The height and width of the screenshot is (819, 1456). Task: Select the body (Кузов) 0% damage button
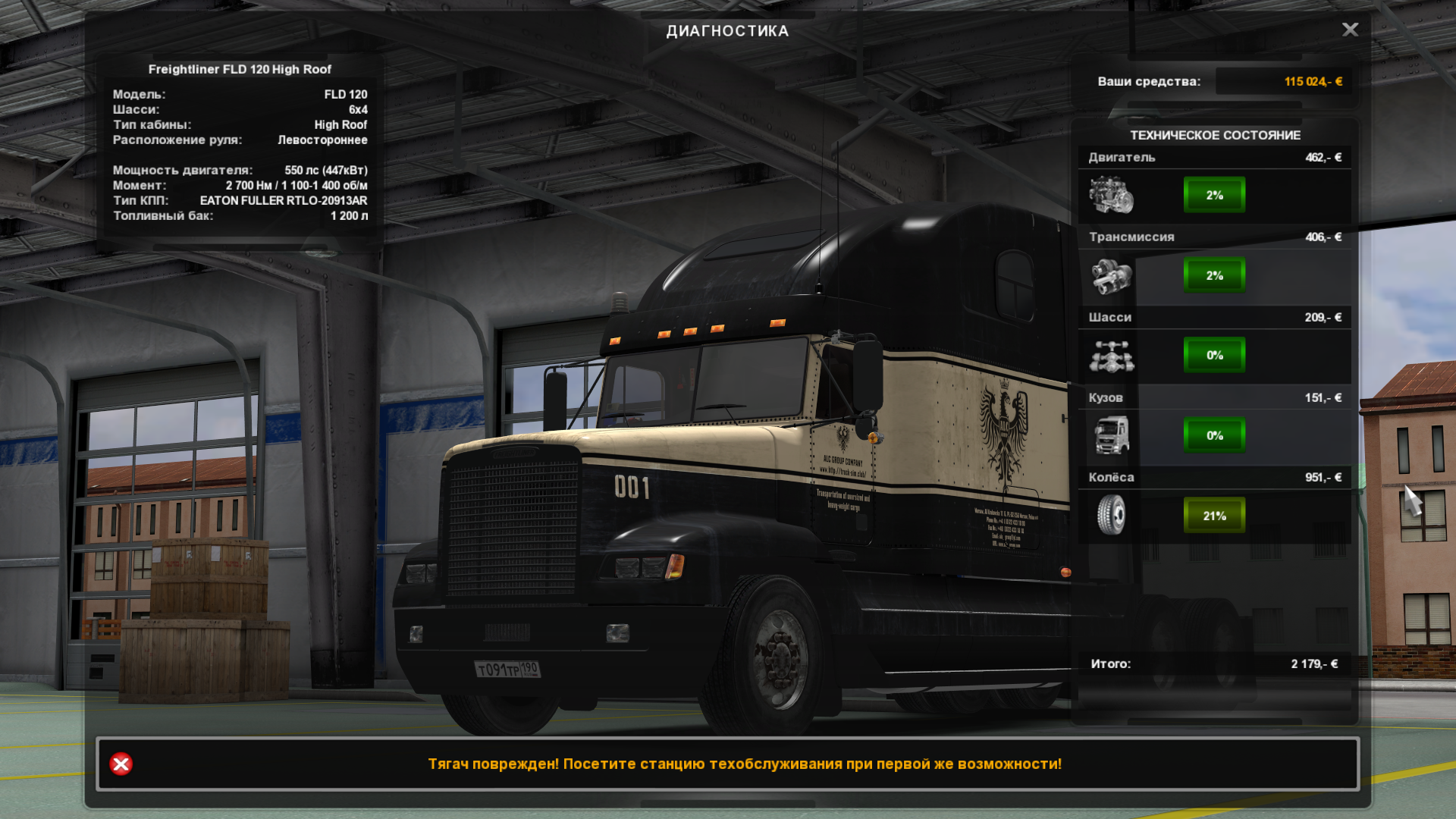click(x=1214, y=435)
